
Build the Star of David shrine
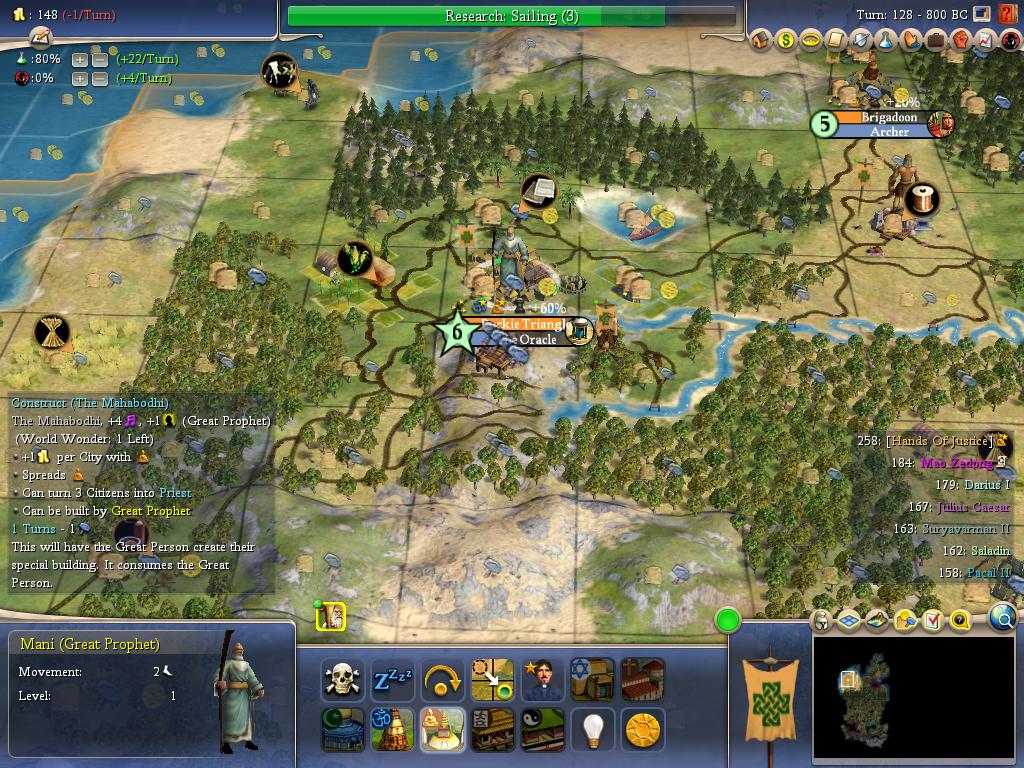click(592, 680)
